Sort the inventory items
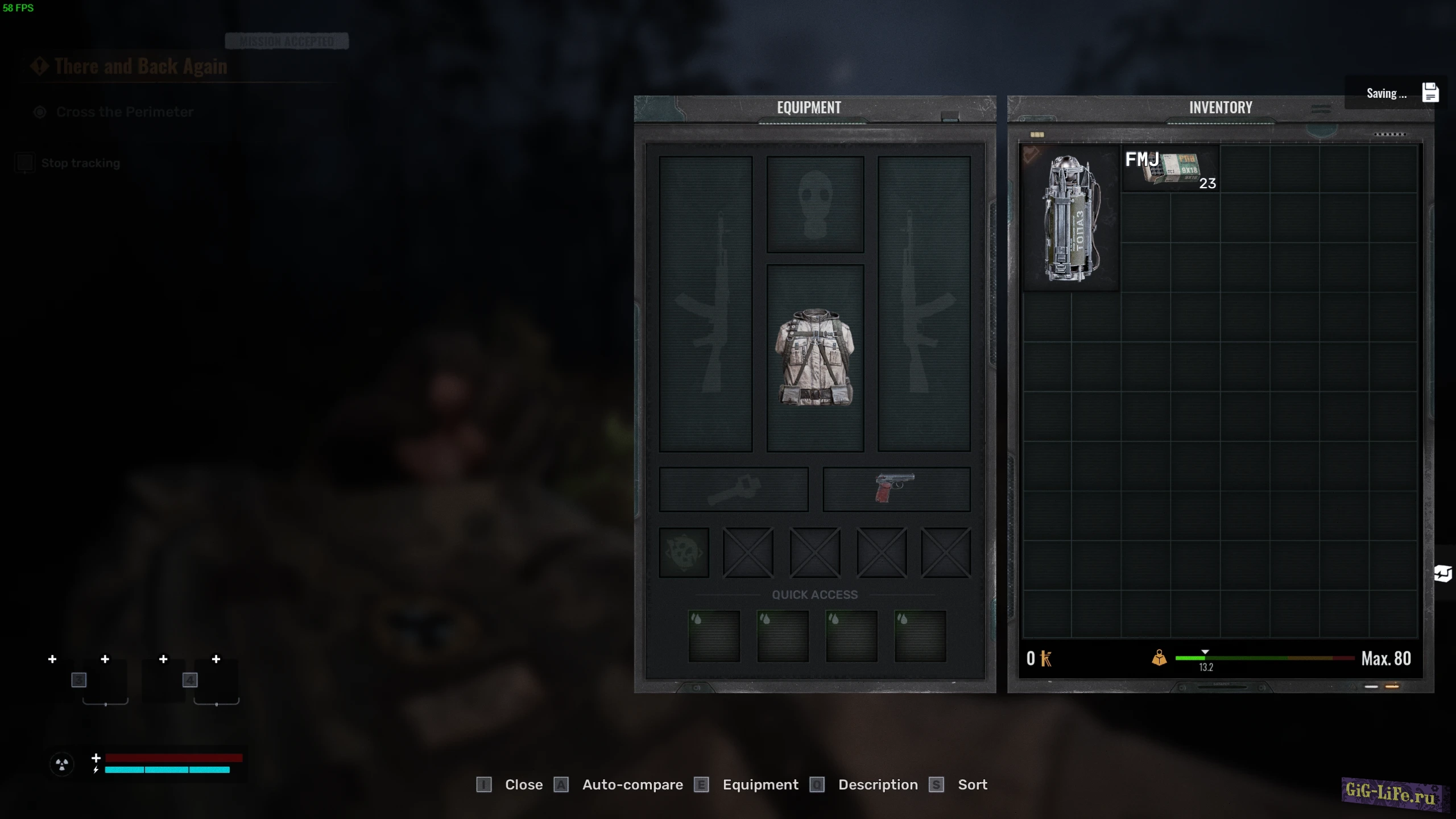The image size is (1456, 819). [x=972, y=785]
